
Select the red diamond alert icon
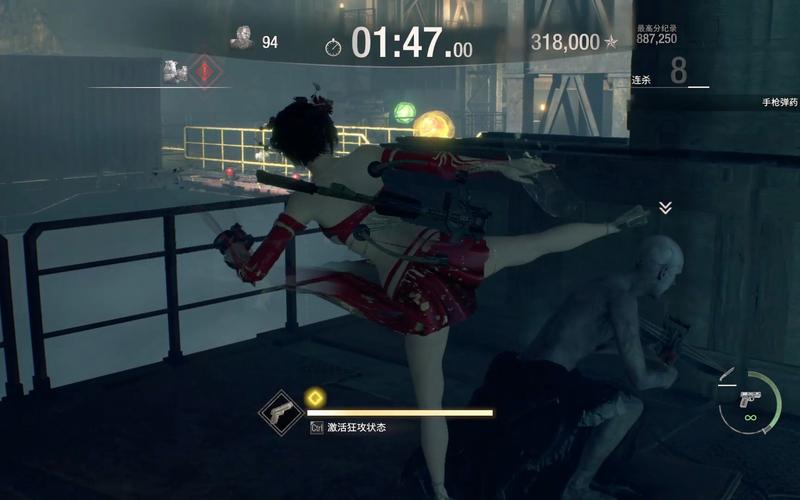point(206,71)
